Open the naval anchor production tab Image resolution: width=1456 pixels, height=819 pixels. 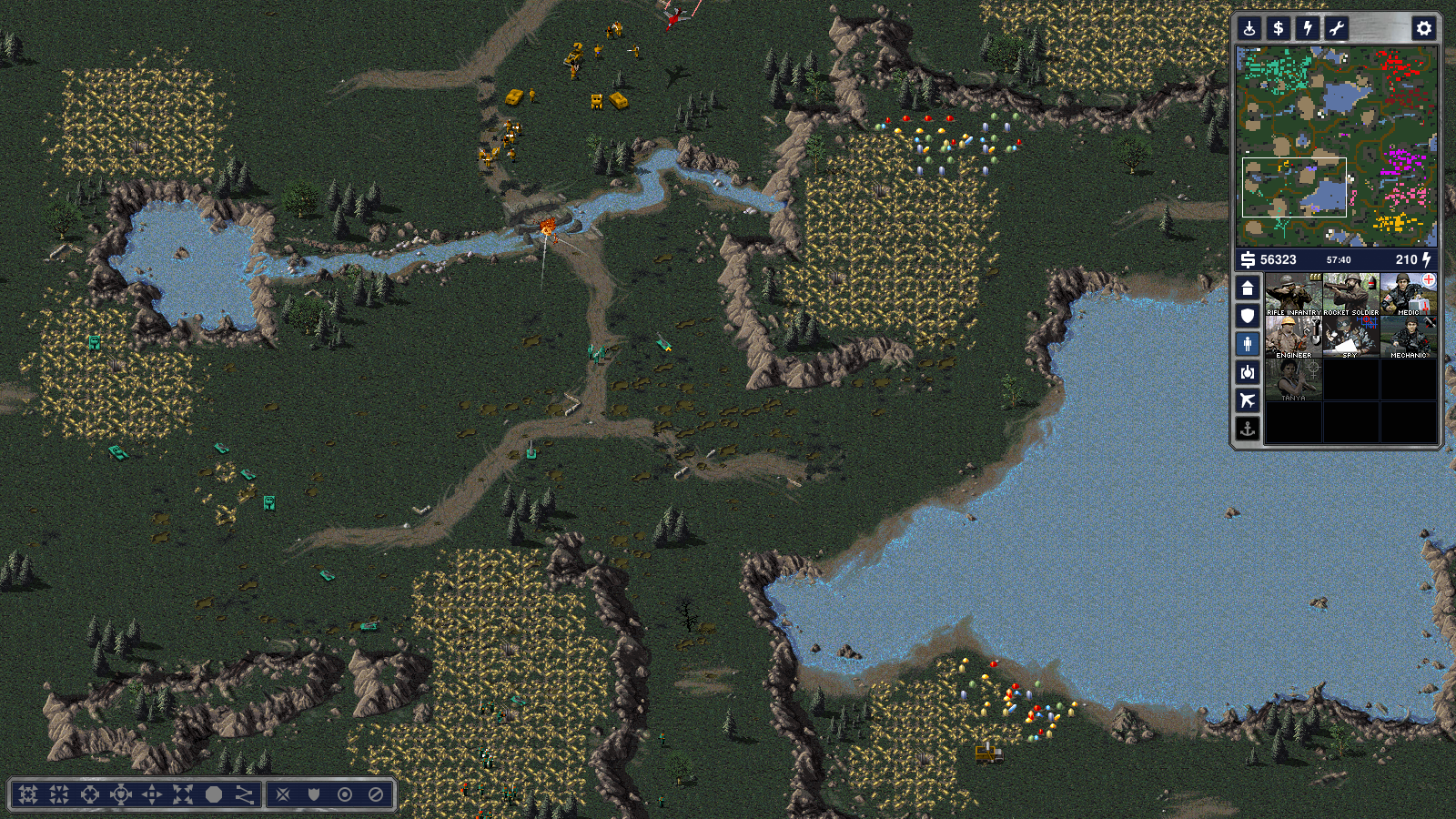1248,429
